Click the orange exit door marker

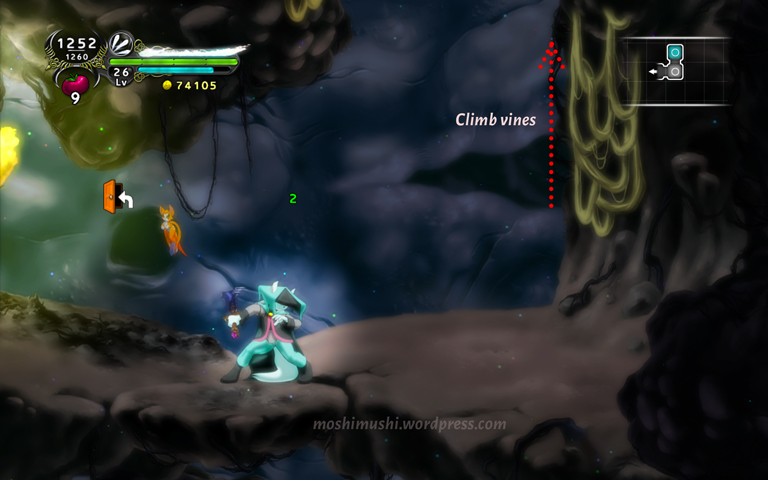click(x=110, y=196)
